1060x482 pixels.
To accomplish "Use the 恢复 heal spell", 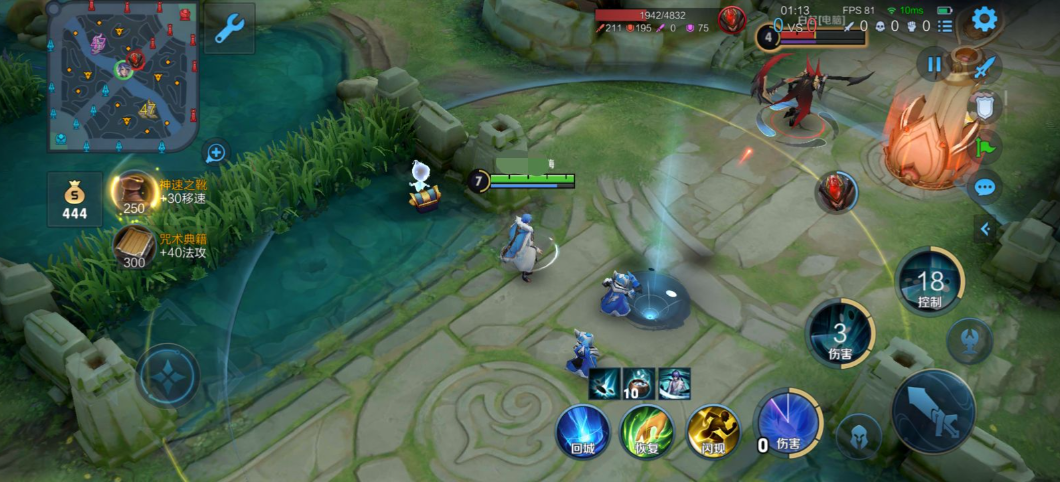I will tap(647, 432).
